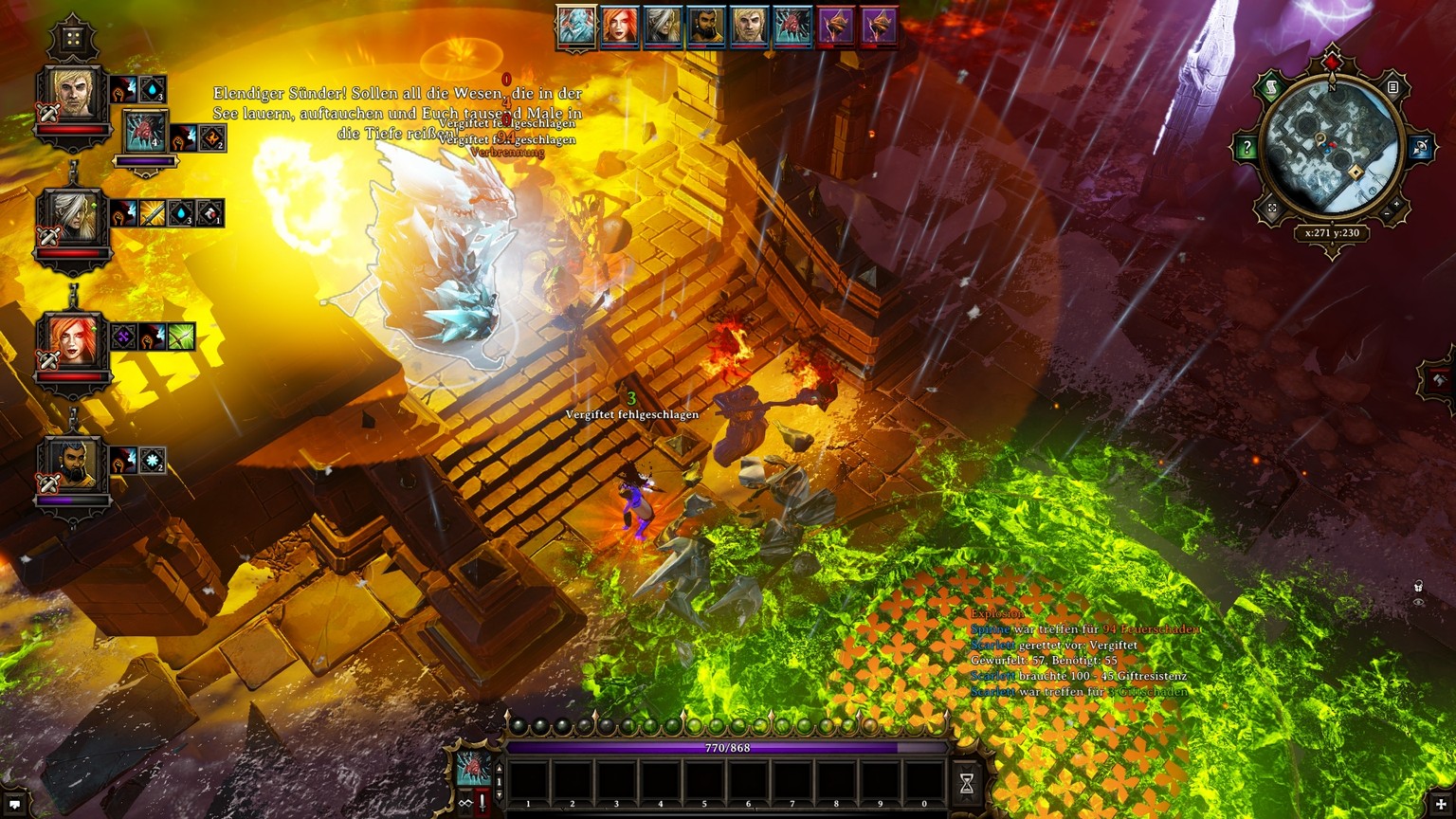Image resolution: width=1456 pixels, height=819 pixels.
Task: Select the first red-haired portrait in turn order
Action: (620, 27)
